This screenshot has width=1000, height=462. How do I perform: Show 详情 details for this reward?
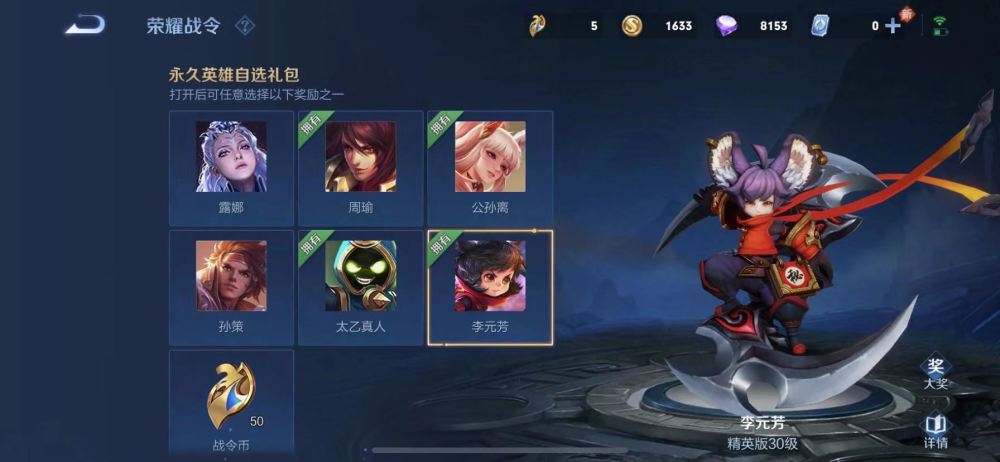(x=935, y=432)
